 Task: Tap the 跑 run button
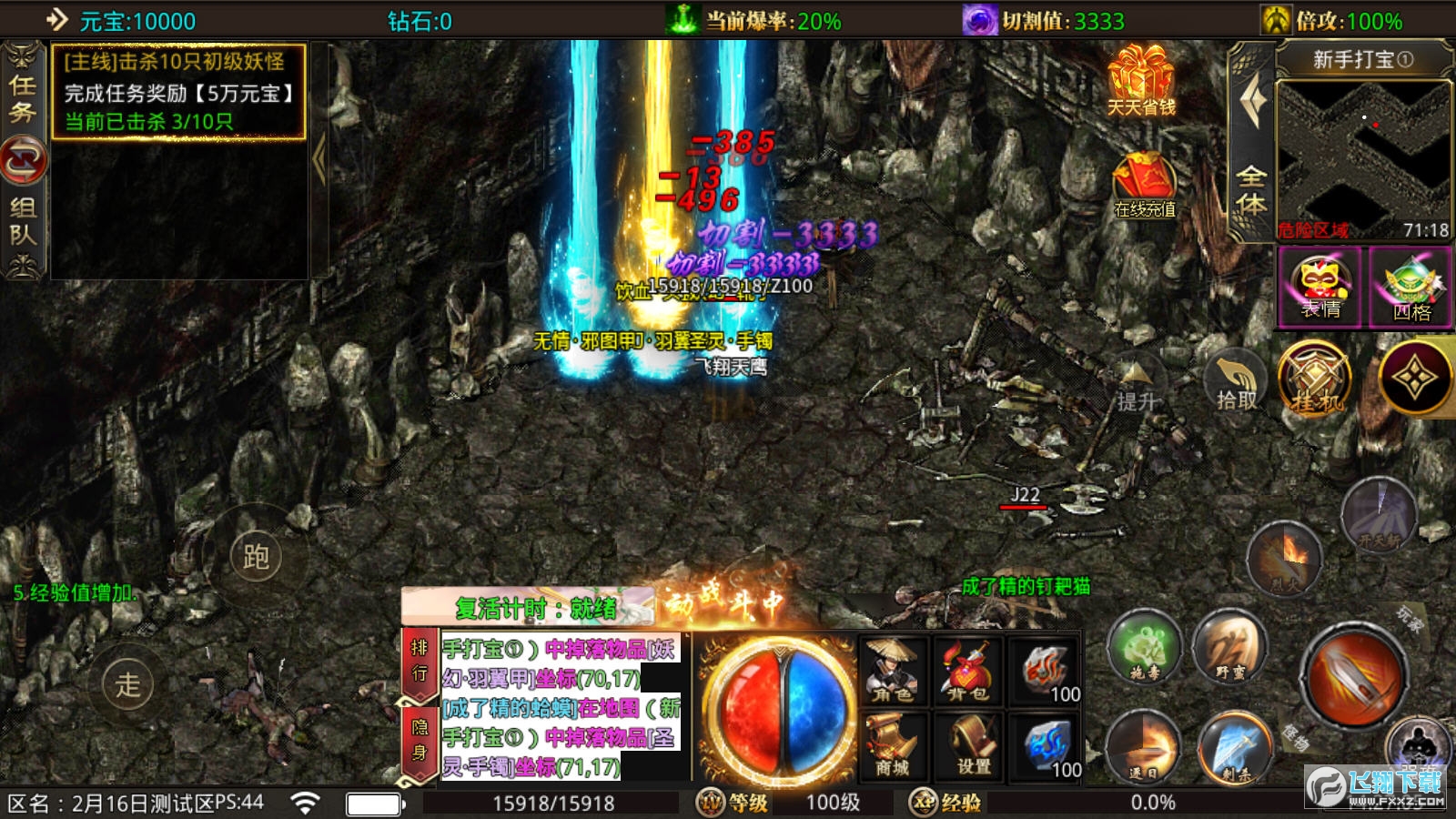[x=256, y=556]
